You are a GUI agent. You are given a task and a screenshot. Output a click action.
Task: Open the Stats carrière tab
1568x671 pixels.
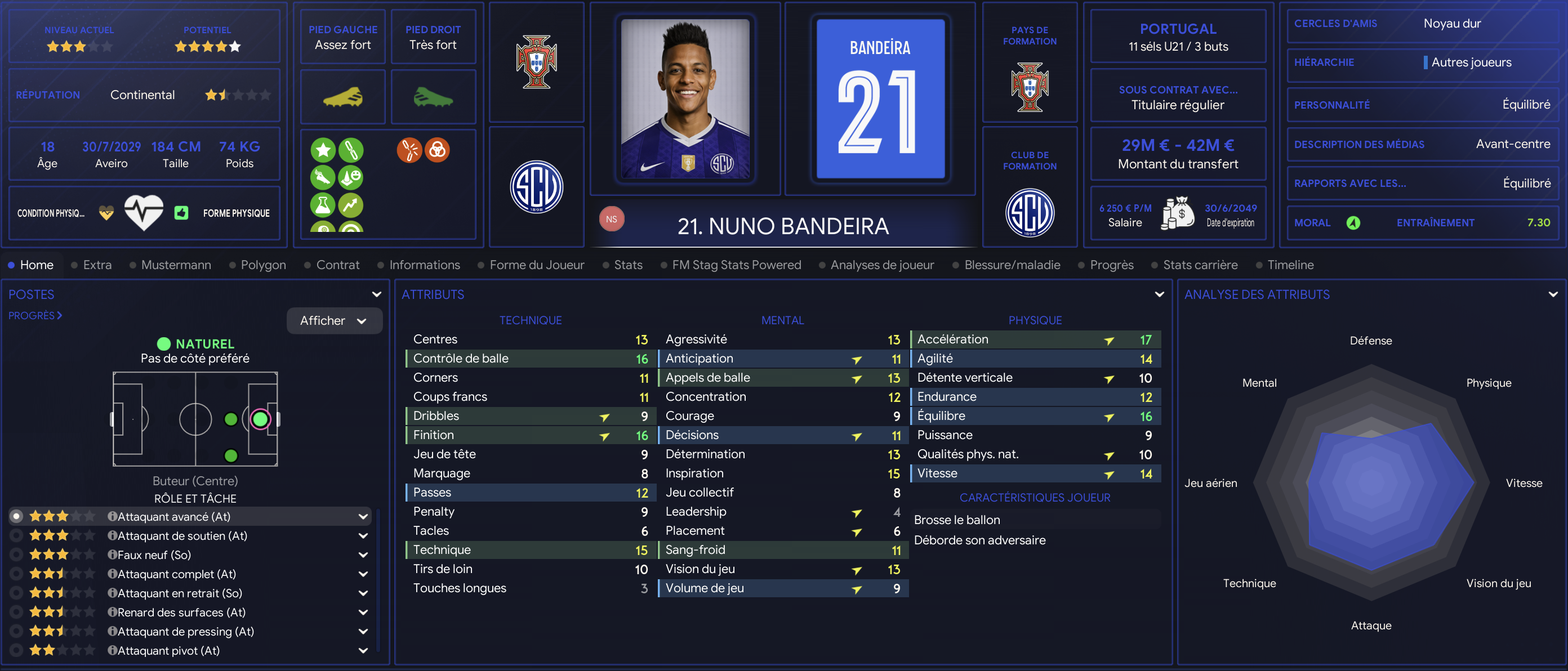tap(1200, 265)
